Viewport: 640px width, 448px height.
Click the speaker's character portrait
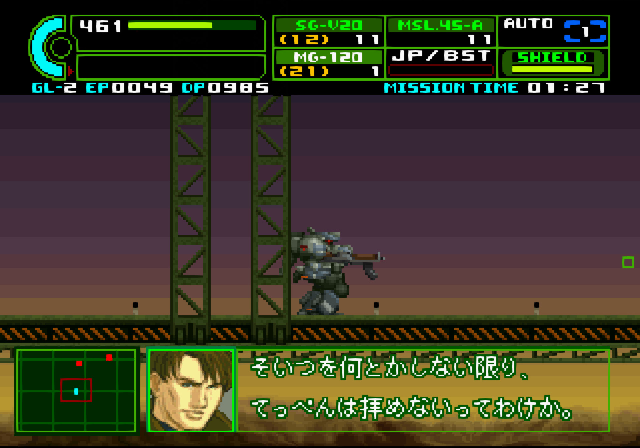pyautogui.click(x=190, y=390)
